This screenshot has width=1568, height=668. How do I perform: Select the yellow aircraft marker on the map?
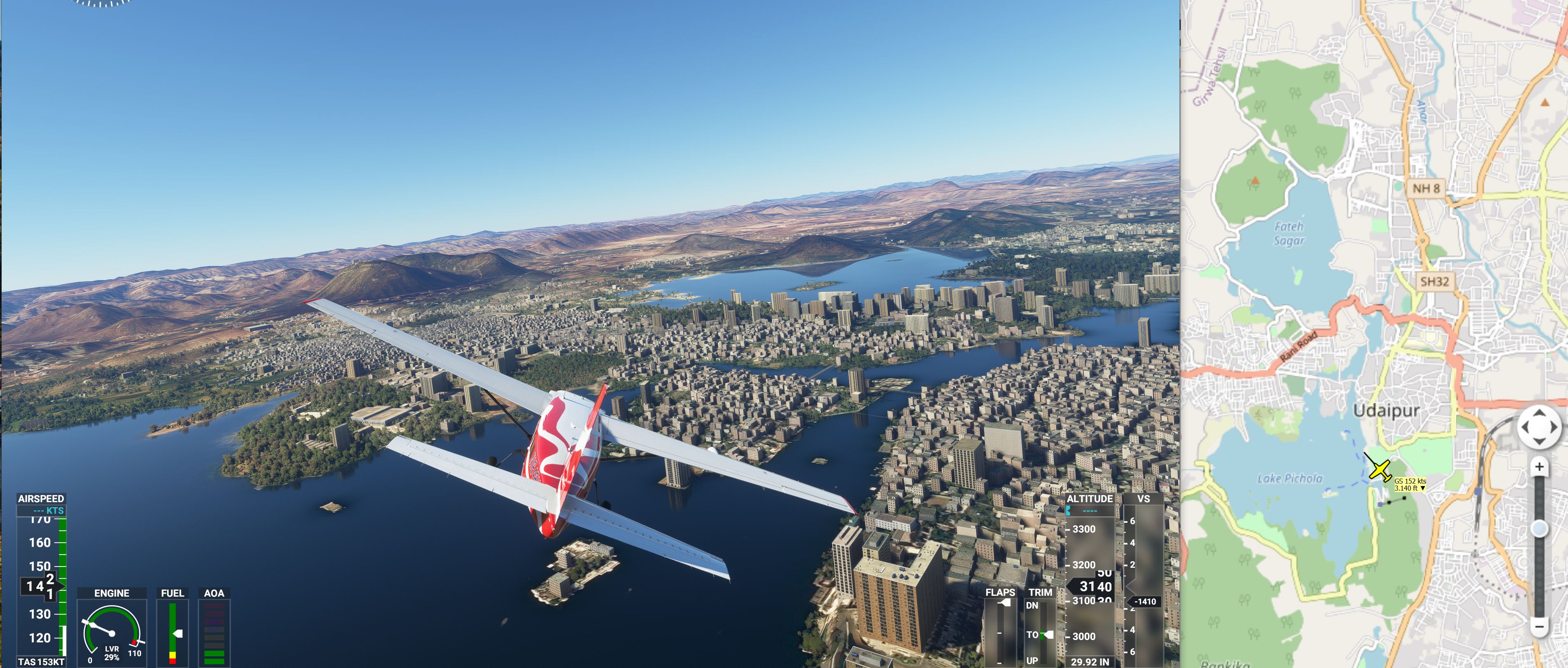pos(1380,470)
